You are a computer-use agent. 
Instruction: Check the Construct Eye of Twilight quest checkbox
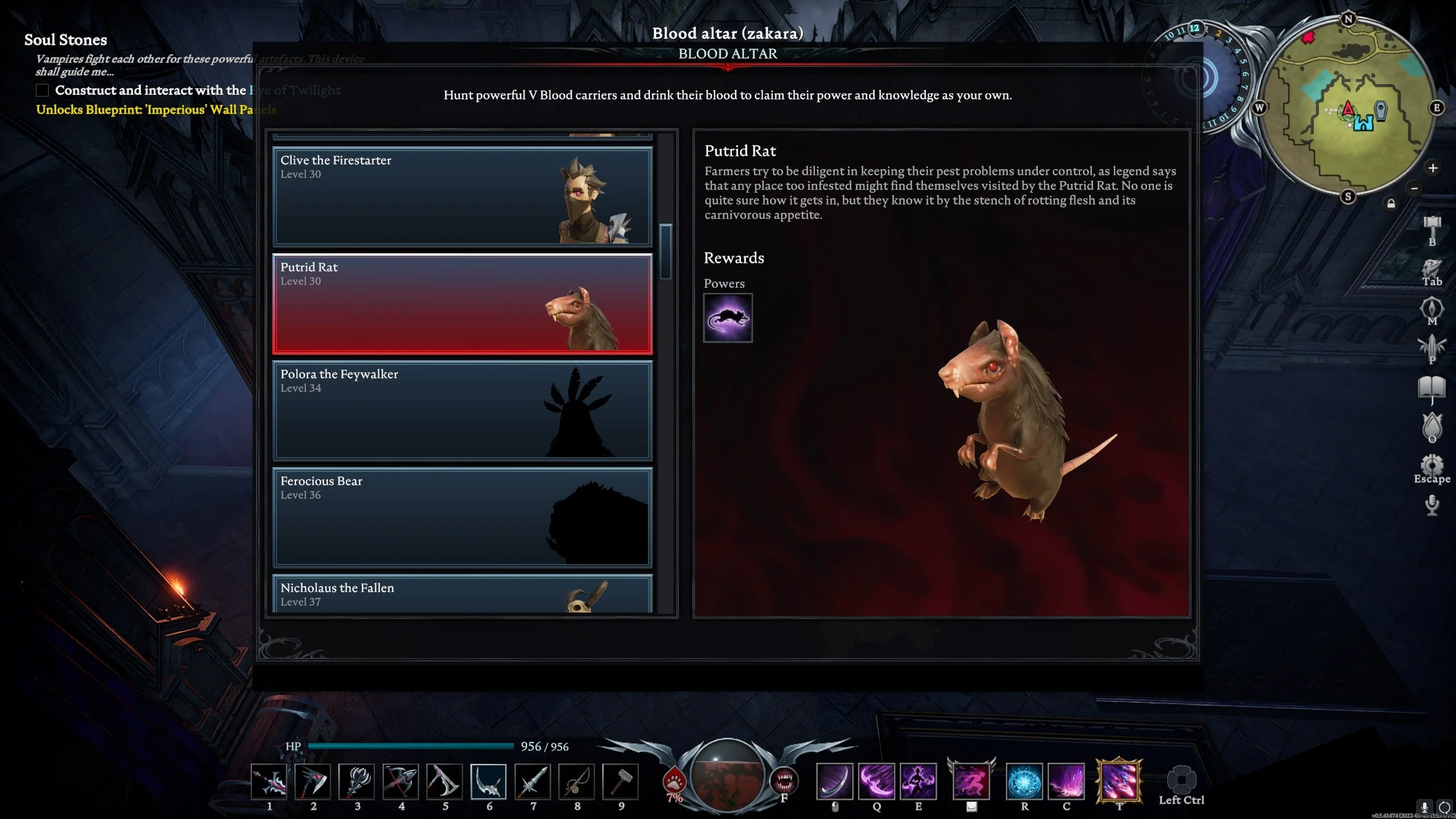(x=42, y=90)
